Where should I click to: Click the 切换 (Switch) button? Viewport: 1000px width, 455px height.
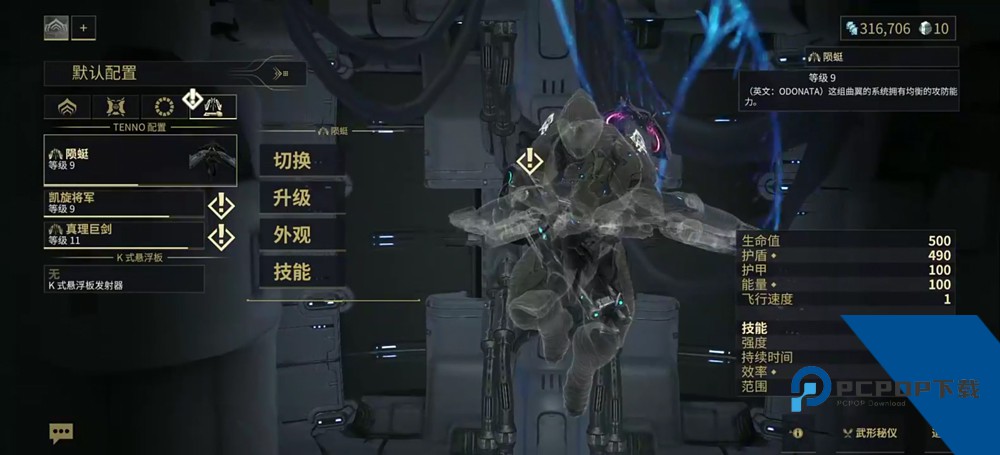[x=291, y=159]
